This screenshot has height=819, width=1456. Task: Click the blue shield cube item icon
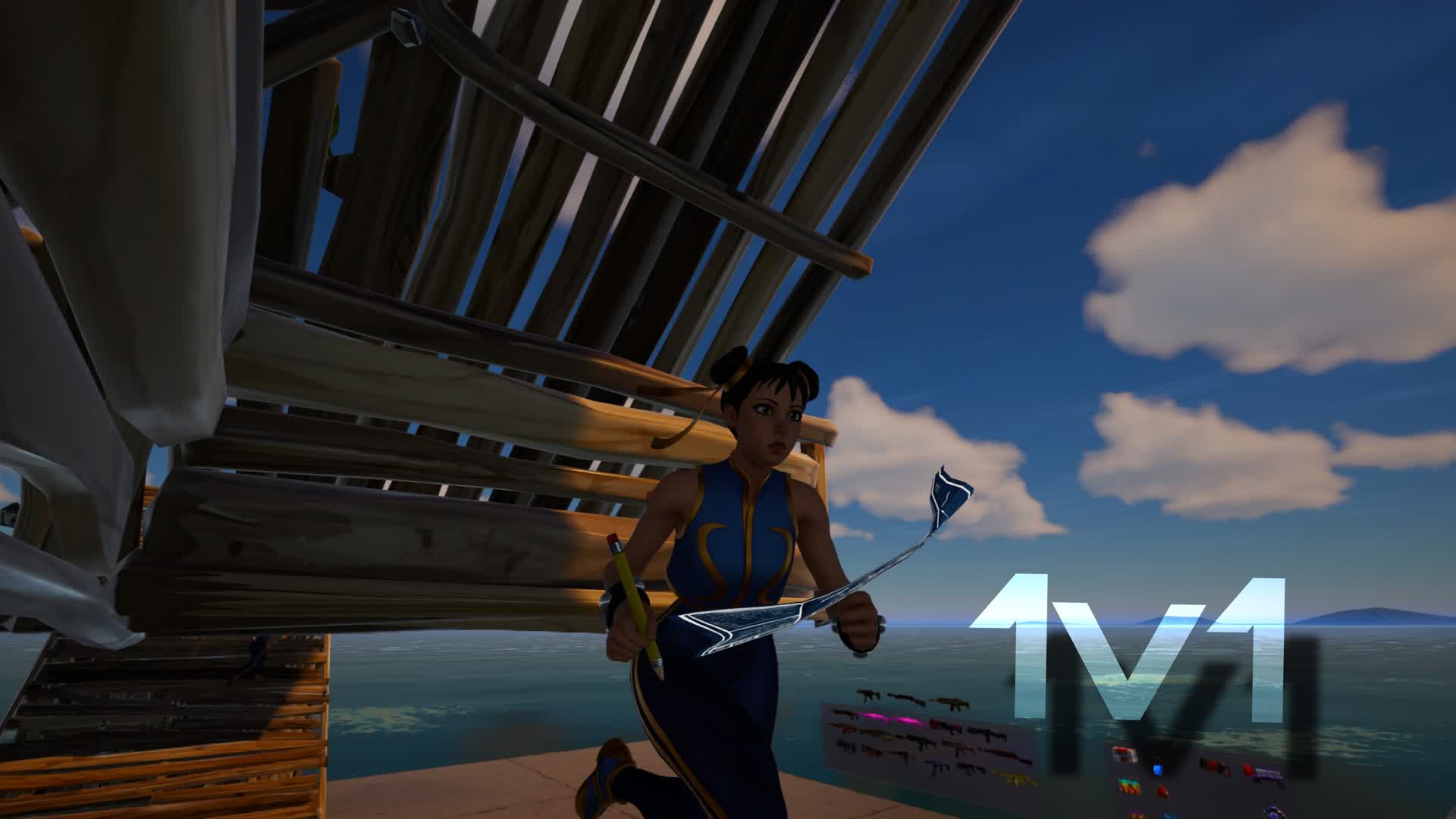(1158, 770)
